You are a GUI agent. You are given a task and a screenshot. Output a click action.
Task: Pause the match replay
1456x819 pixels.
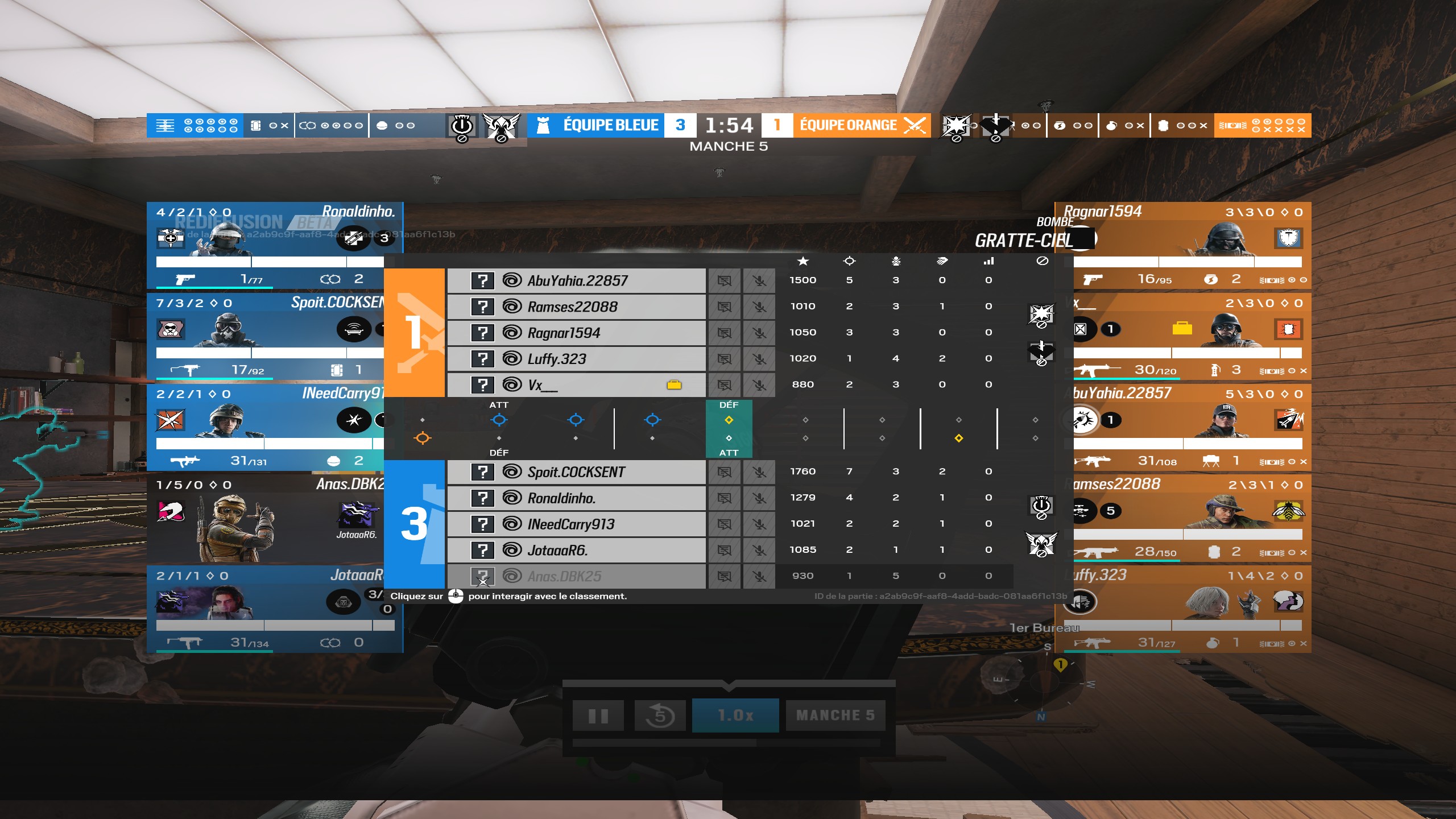pyautogui.click(x=598, y=715)
